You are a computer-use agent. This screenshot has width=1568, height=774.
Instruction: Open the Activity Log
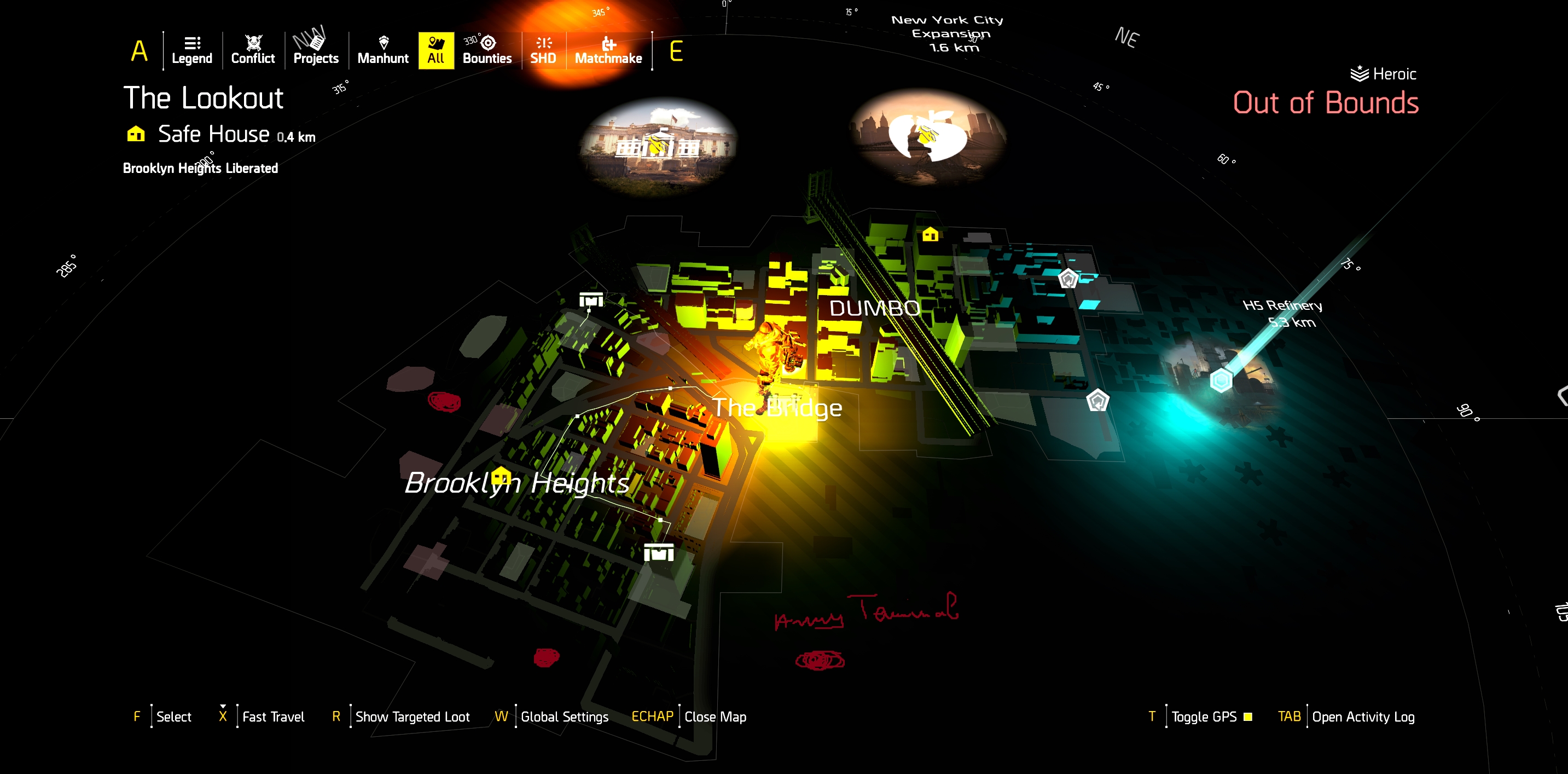[x=1362, y=717]
